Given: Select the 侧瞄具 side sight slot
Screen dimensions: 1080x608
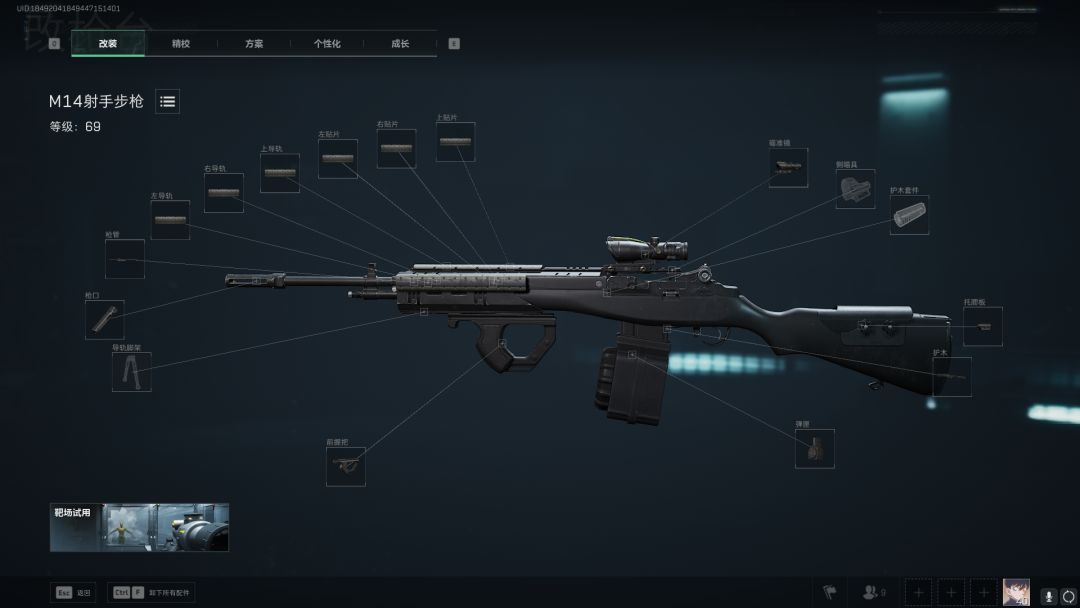Looking at the screenshot, I should pos(855,189).
